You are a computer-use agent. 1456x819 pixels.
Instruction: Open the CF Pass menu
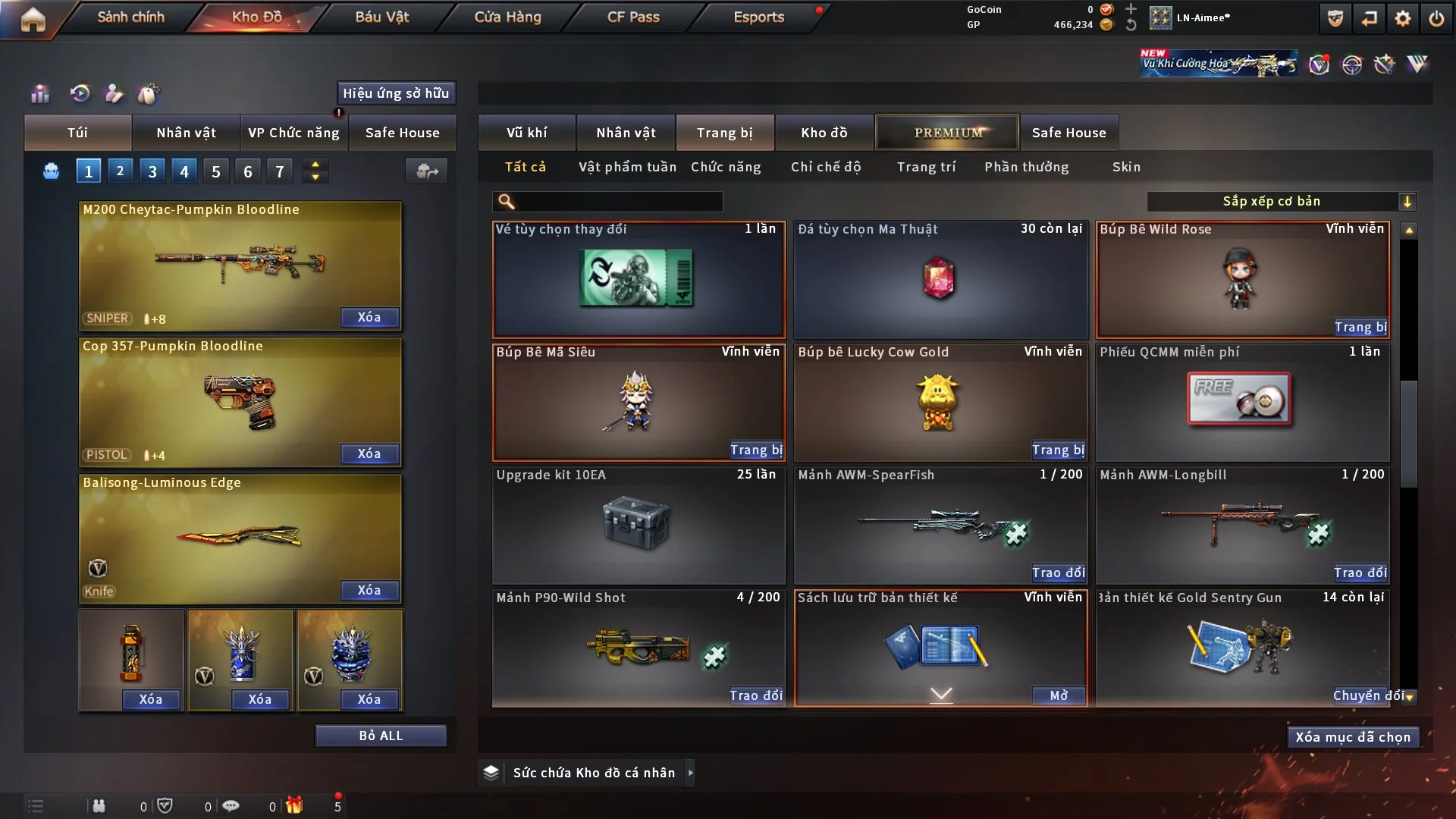(633, 17)
